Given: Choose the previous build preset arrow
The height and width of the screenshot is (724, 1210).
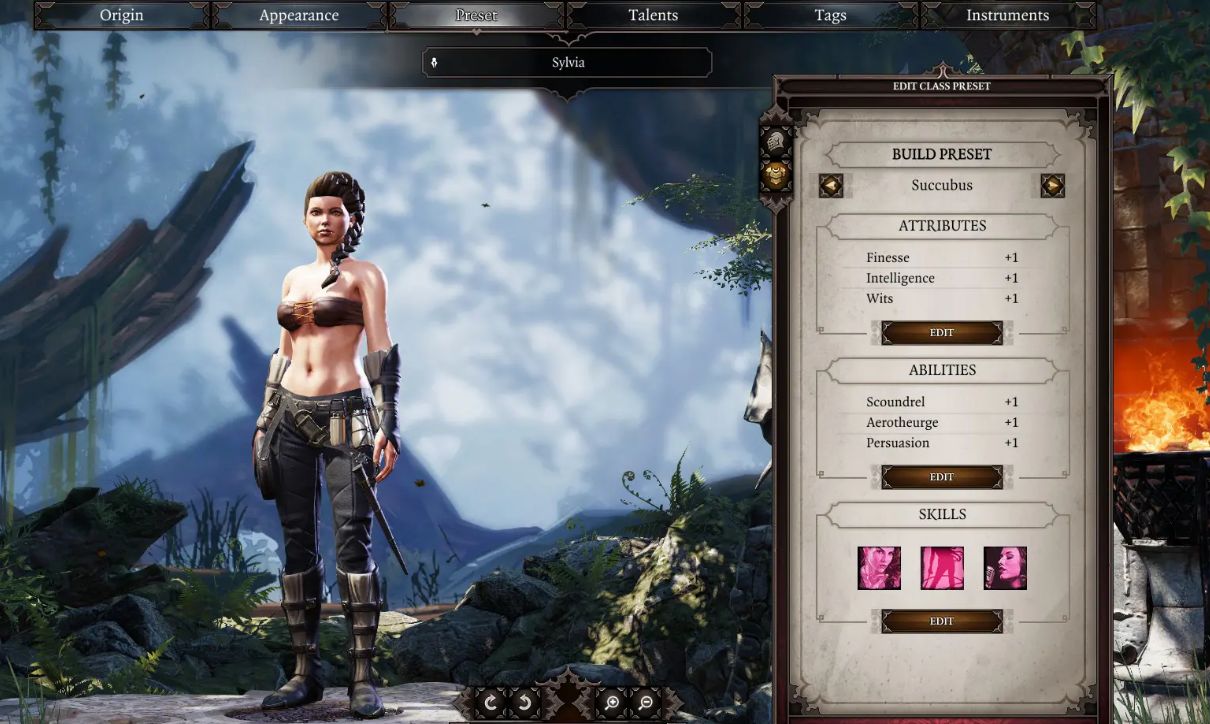Looking at the screenshot, I should (831, 186).
